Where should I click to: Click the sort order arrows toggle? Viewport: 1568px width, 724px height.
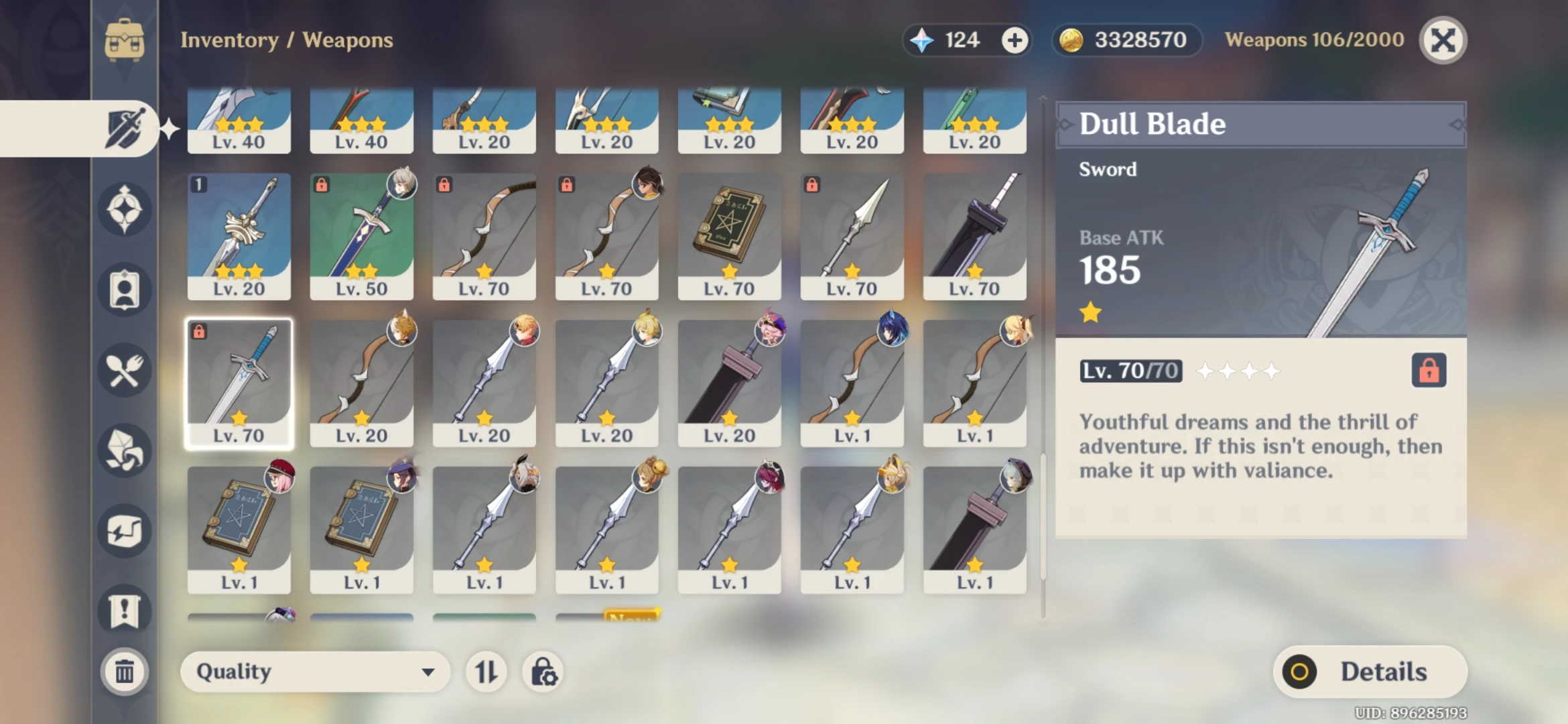[x=486, y=672]
